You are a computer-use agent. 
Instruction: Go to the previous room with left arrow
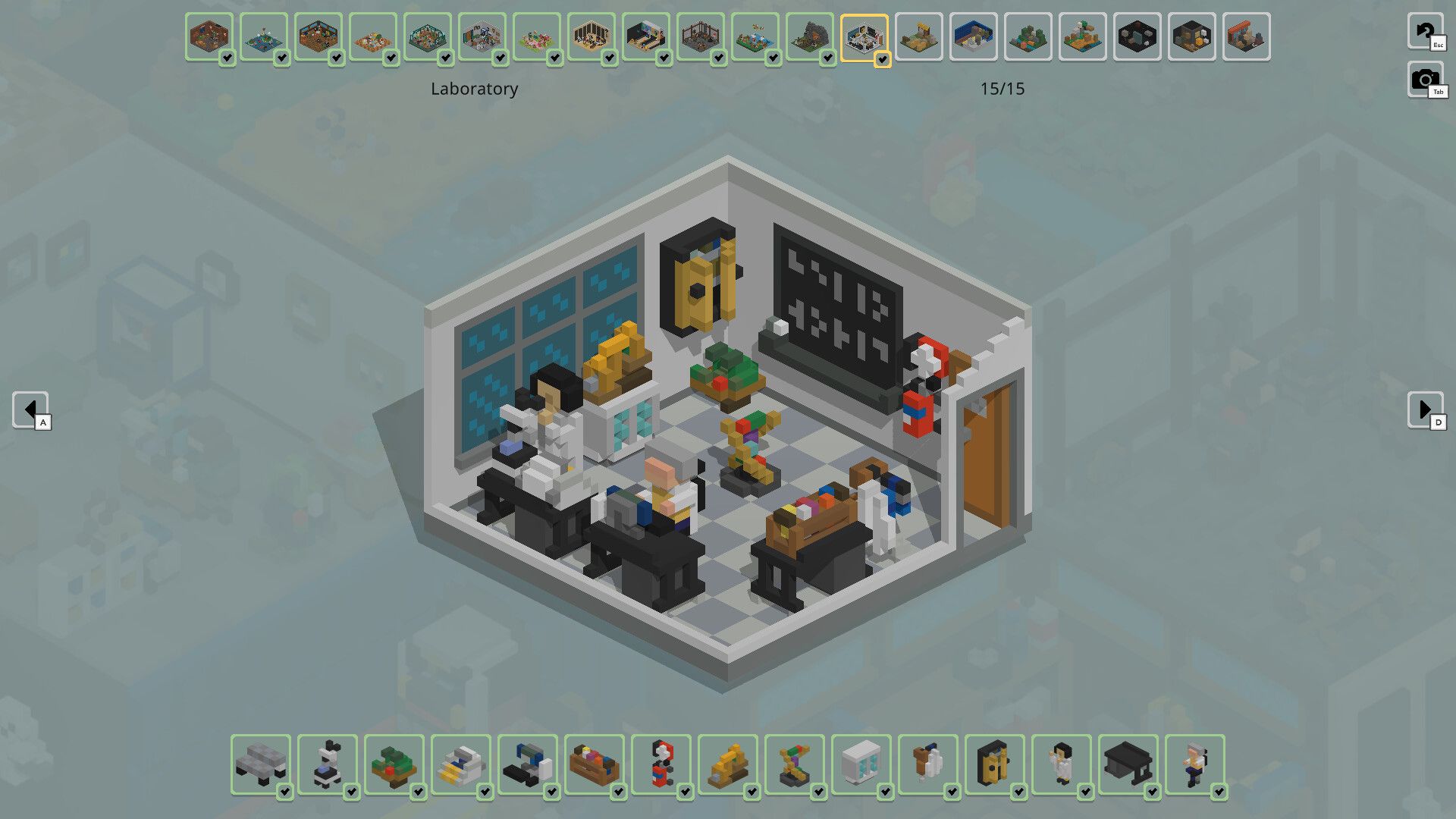(30, 410)
